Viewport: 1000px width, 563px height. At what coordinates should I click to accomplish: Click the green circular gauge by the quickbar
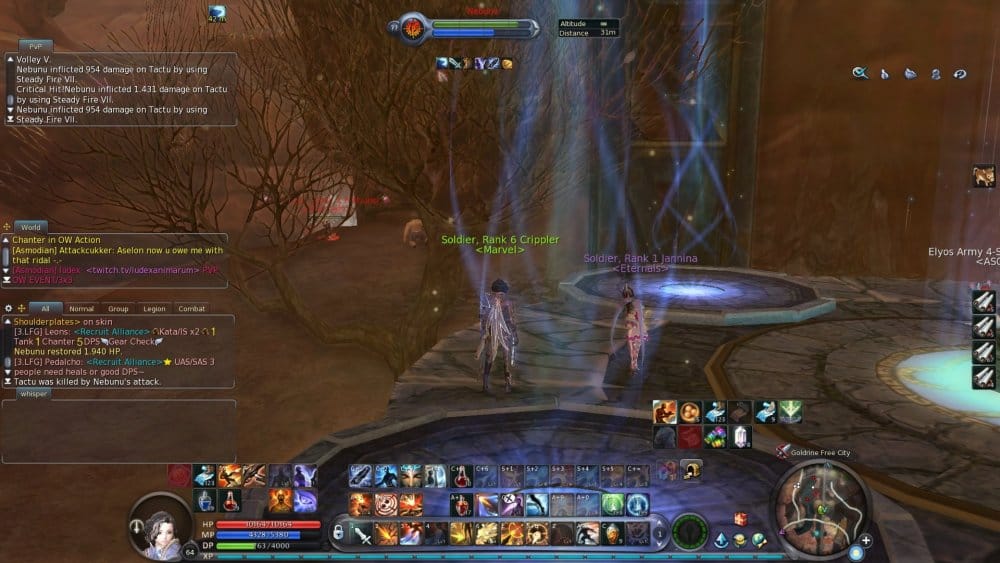pos(689,530)
